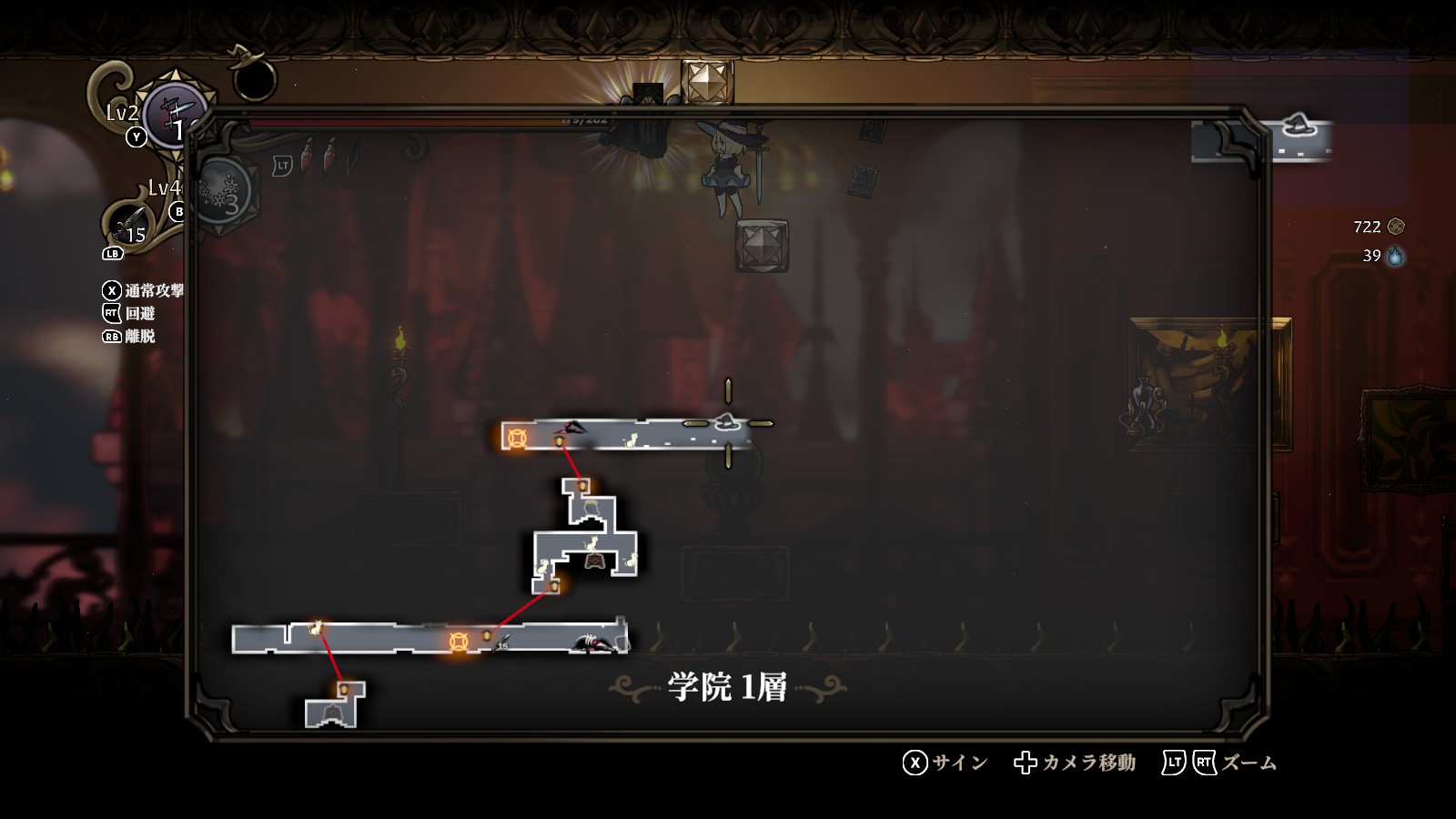
Task: Click the dagger marker labeled 15 on the map
Action: 501,644
